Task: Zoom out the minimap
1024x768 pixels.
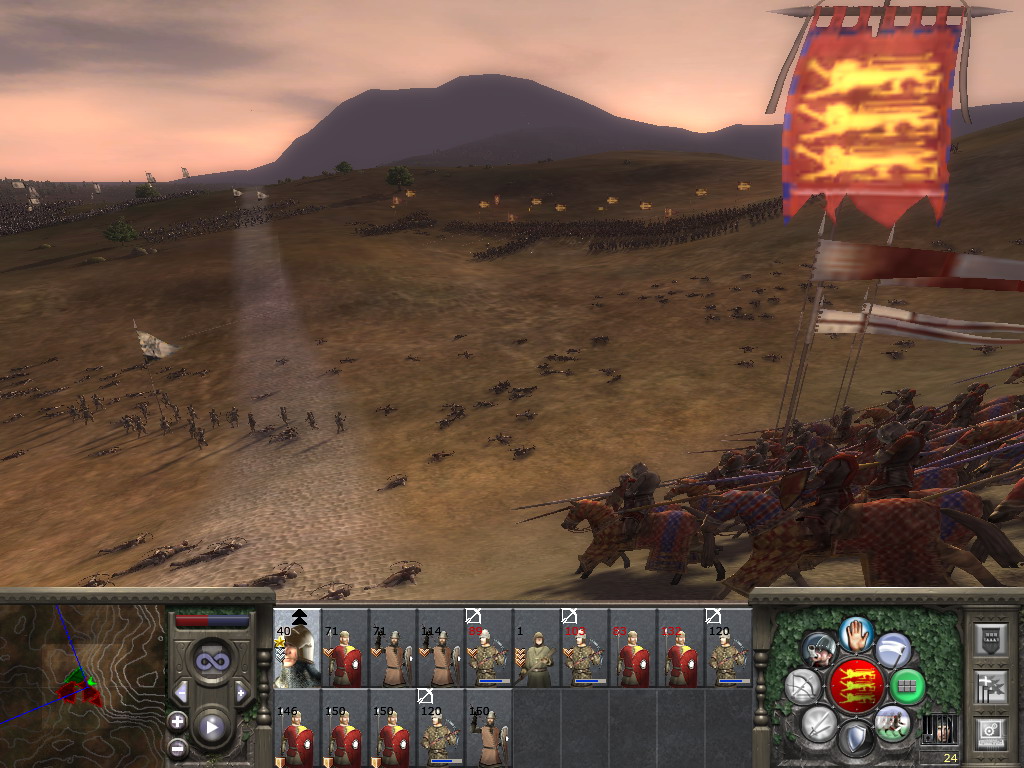Action: pos(178,747)
